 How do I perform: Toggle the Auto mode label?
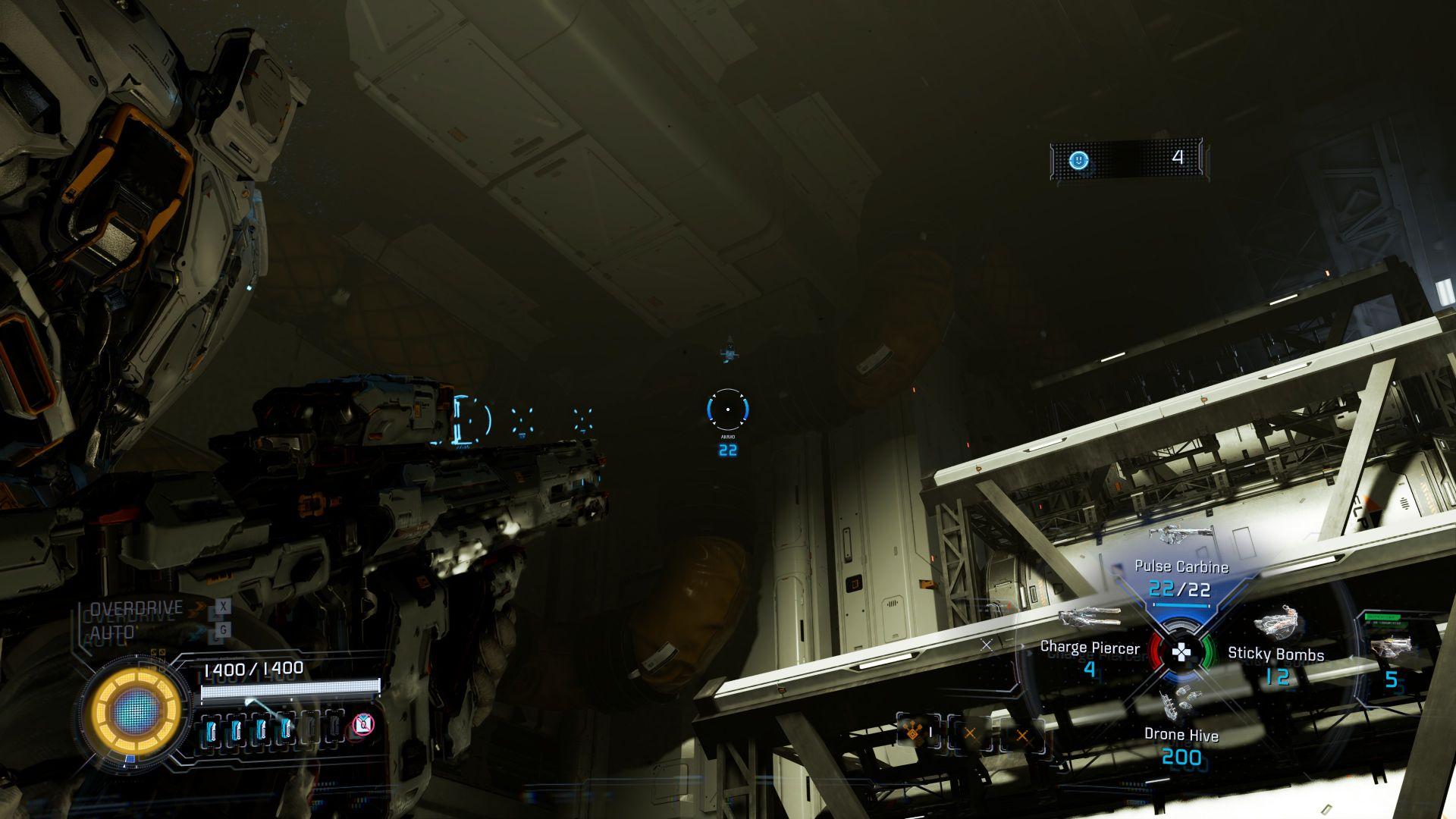pos(114,632)
